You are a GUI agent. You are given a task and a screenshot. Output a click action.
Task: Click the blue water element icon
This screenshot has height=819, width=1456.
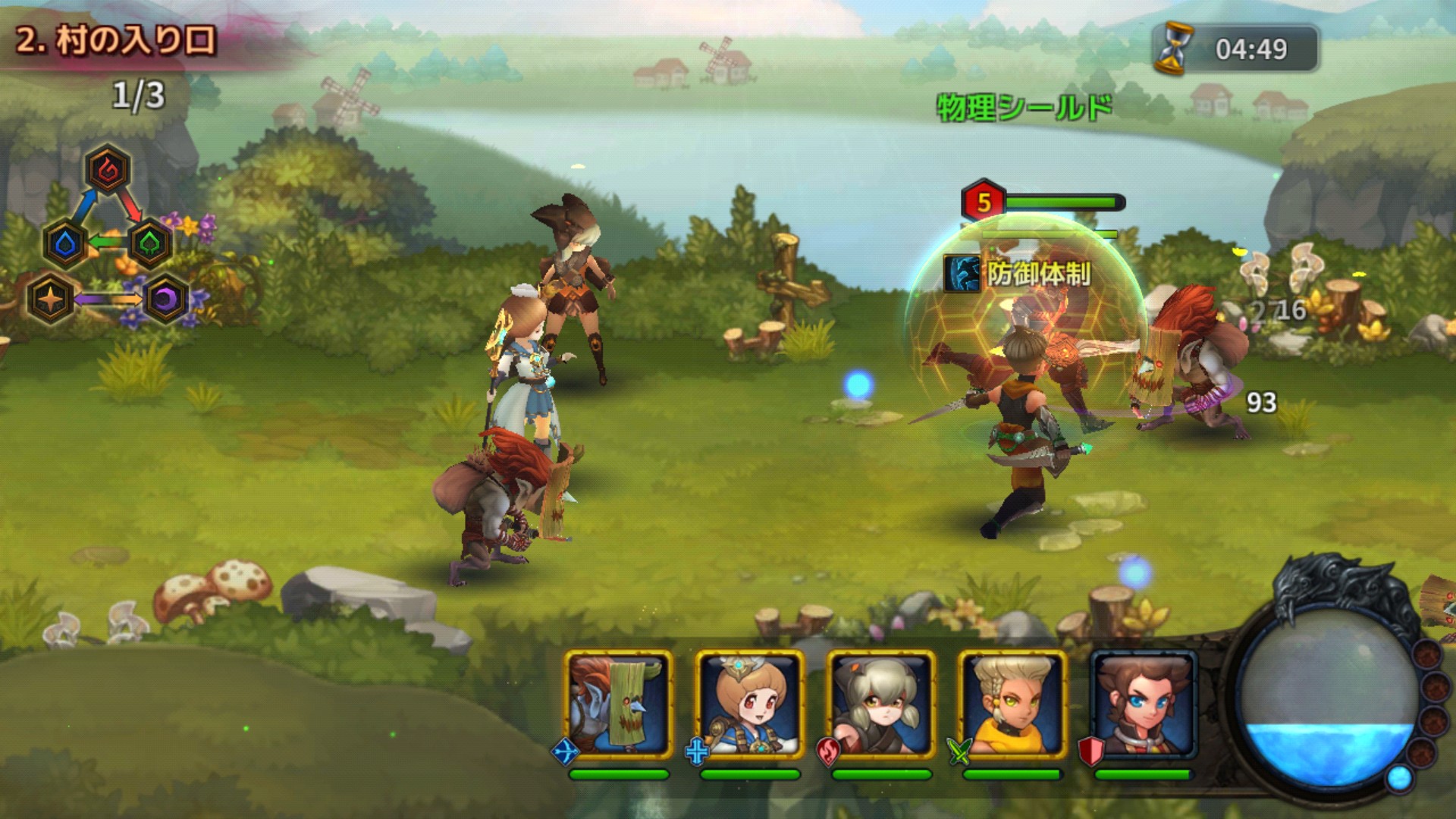point(66,244)
